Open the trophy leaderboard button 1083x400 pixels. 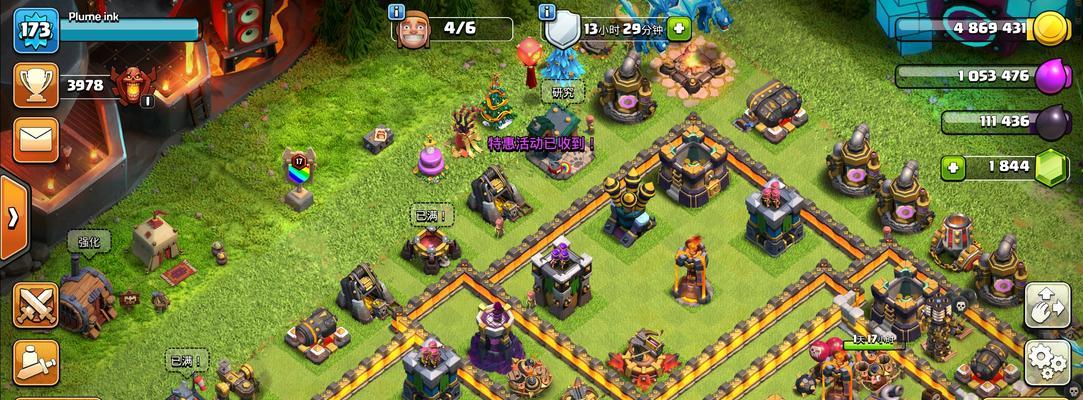click(x=34, y=86)
